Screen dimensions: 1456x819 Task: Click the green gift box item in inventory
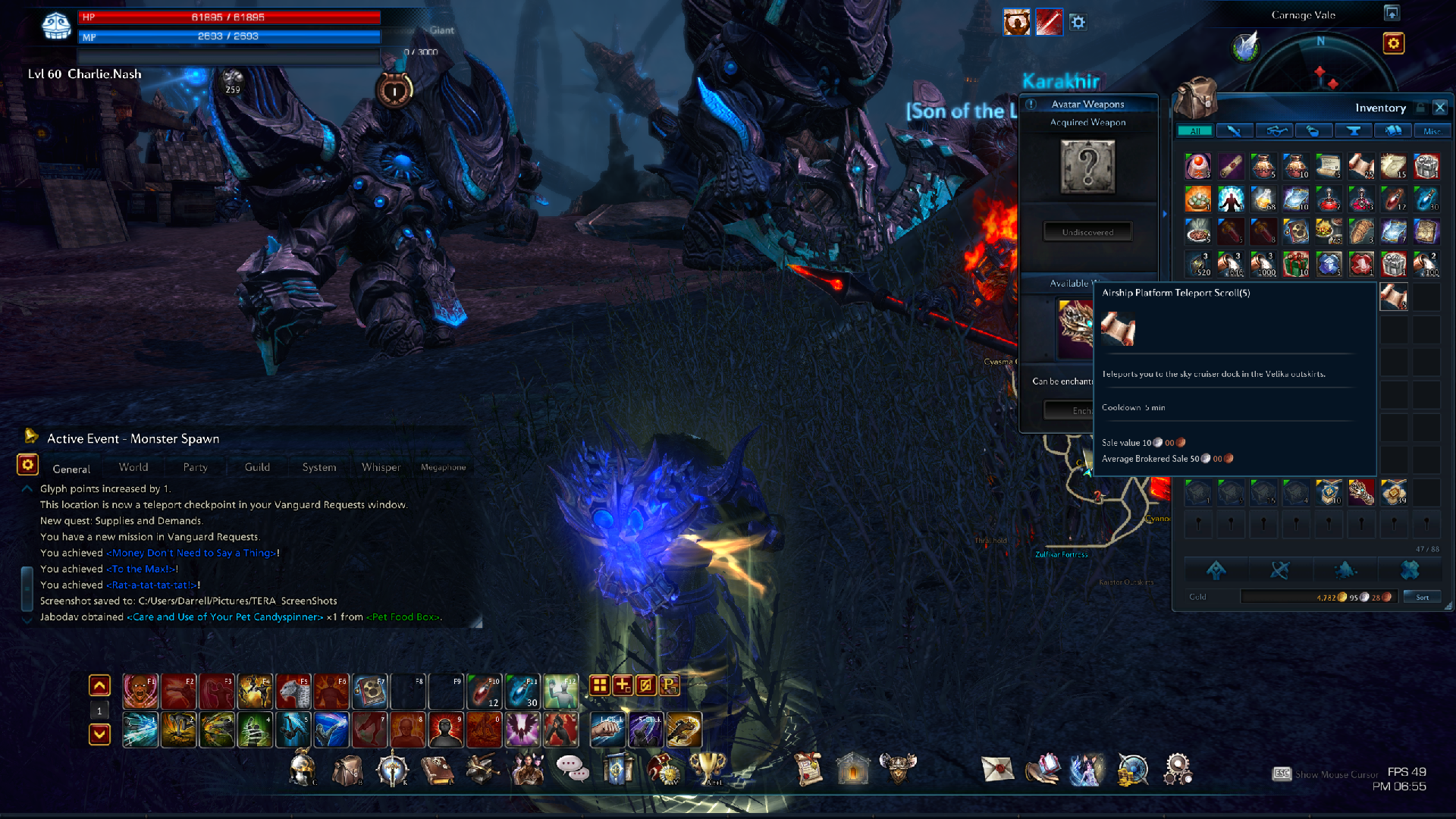(1296, 264)
